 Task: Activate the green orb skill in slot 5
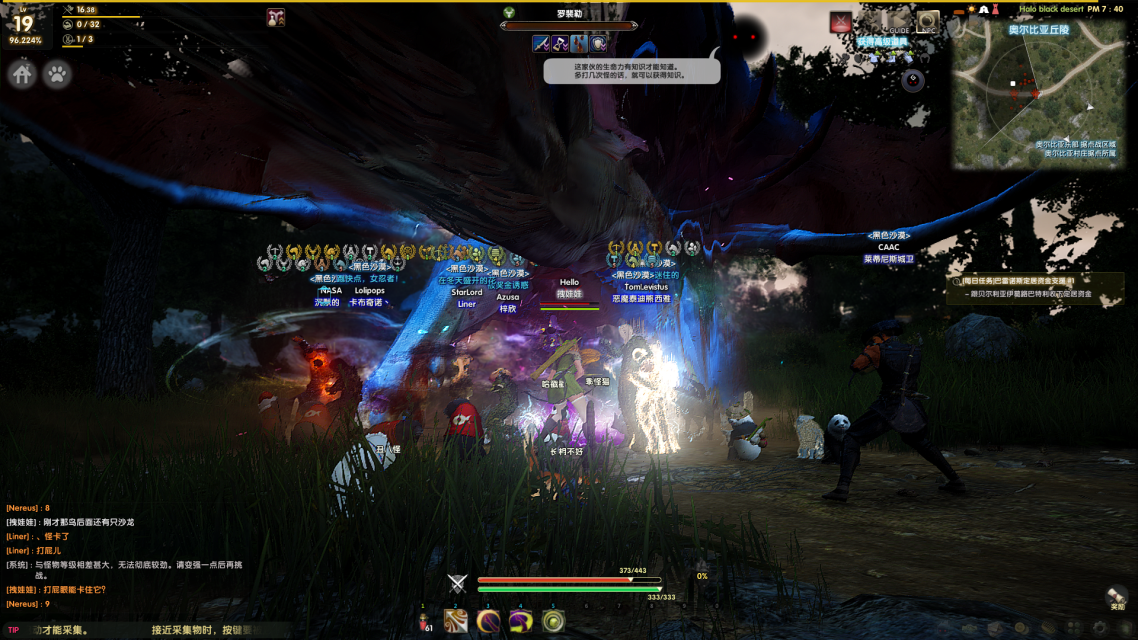click(x=552, y=621)
